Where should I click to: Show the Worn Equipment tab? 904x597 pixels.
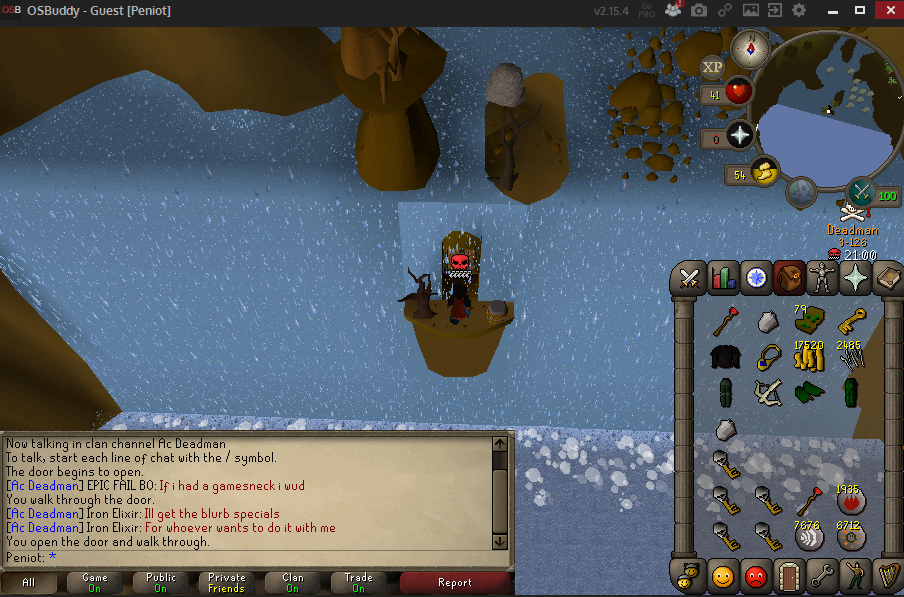tap(821, 278)
